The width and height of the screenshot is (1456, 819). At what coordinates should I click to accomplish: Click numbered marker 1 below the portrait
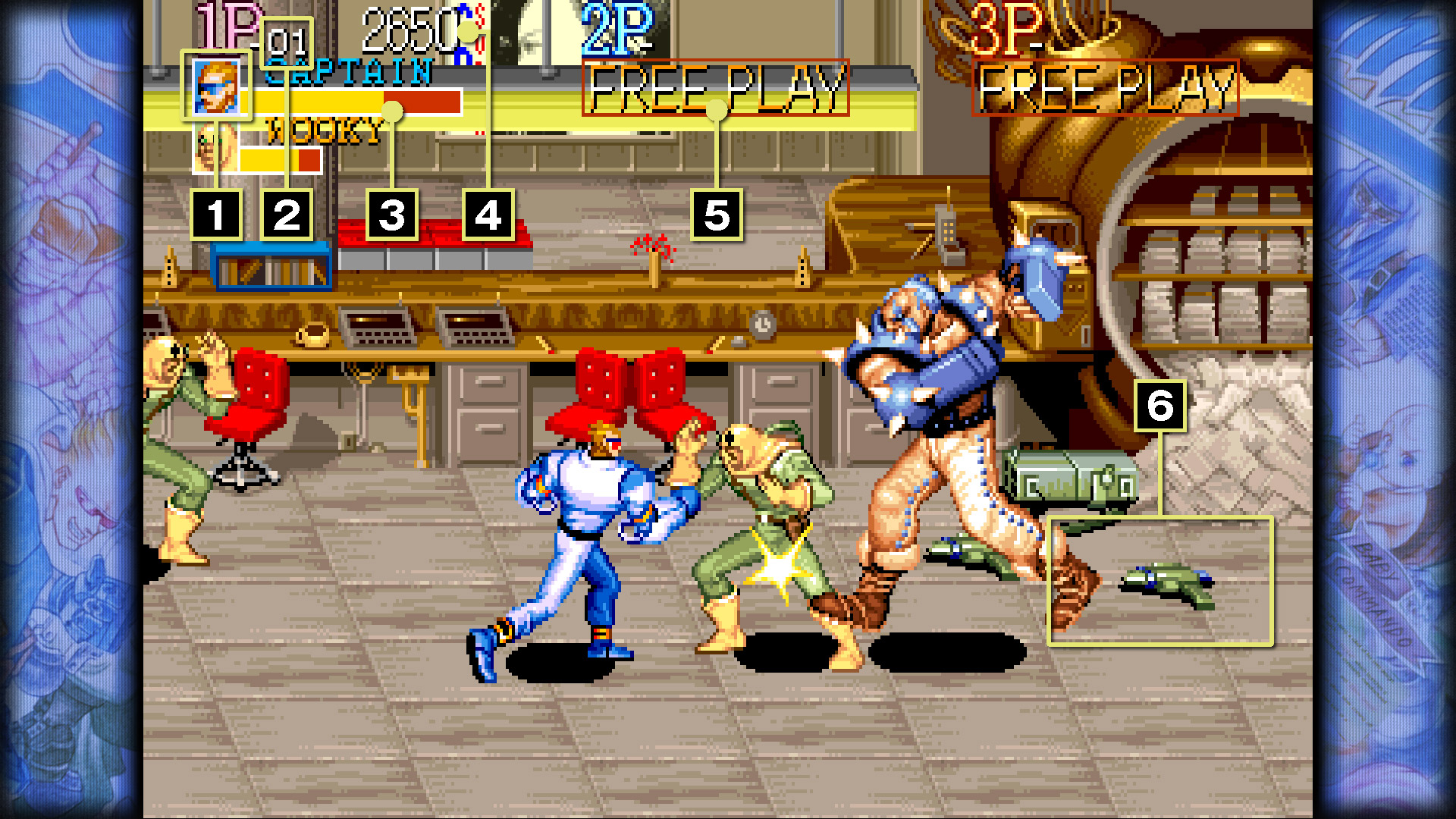[x=218, y=216]
